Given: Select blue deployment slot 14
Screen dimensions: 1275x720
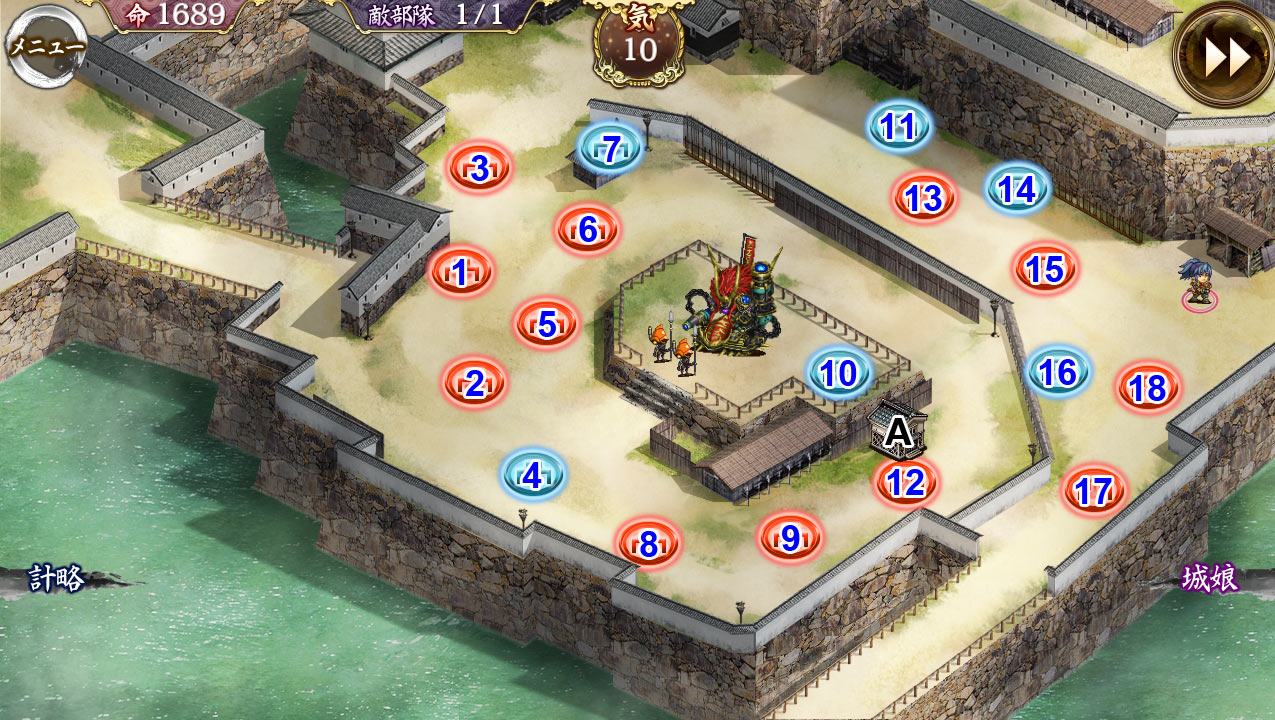Looking at the screenshot, I should [1017, 189].
